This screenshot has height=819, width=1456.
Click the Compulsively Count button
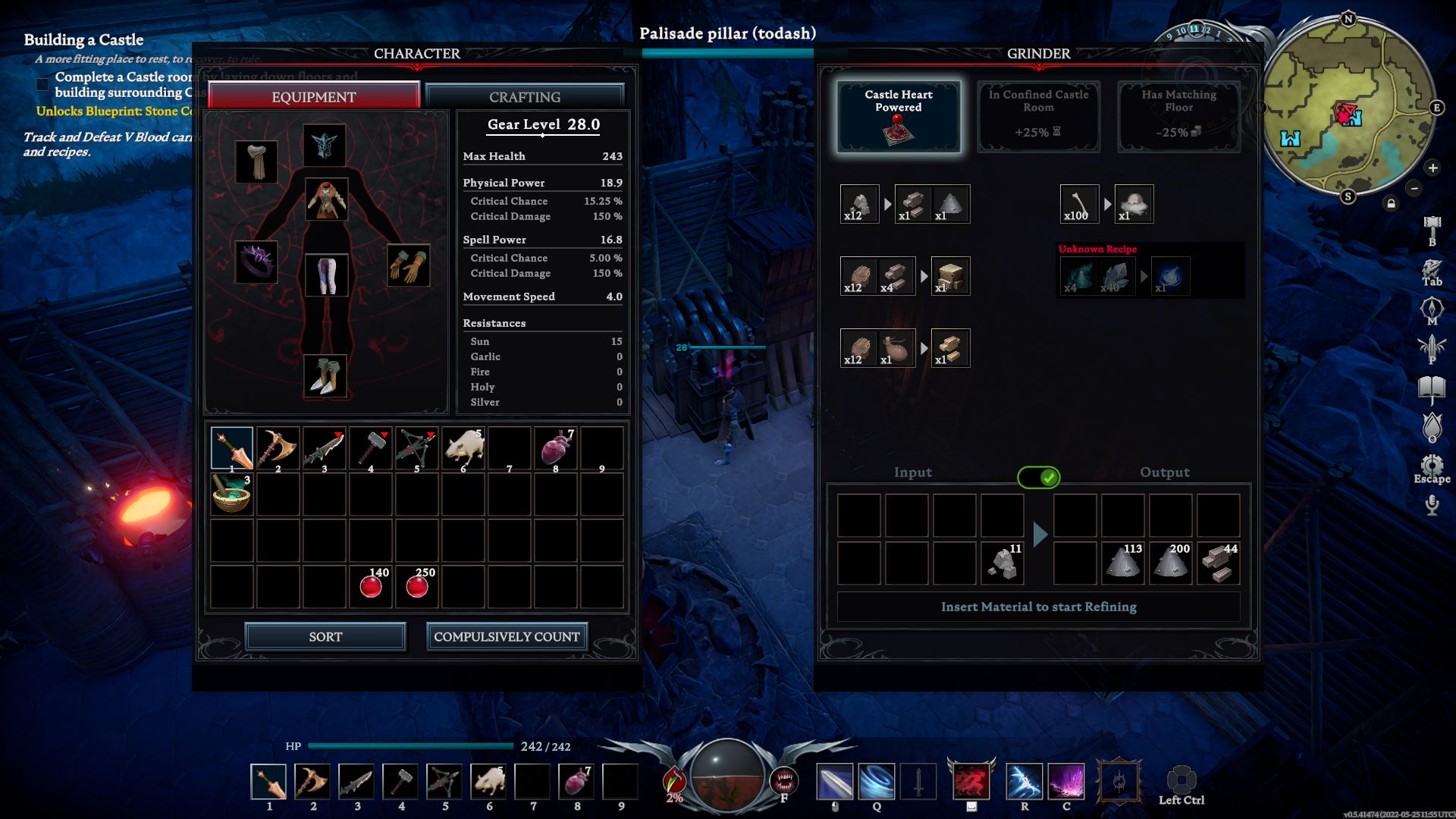tap(507, 637)
